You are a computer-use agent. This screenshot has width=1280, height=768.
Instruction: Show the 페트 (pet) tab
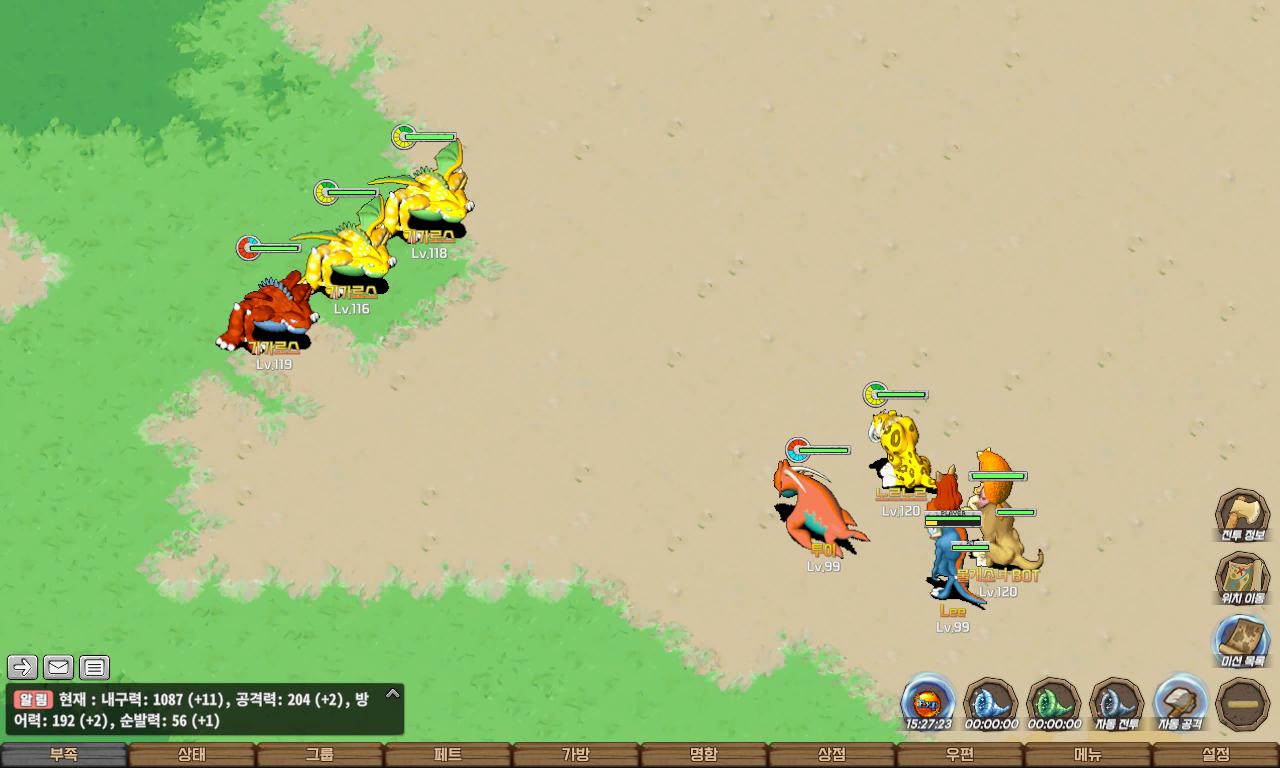(x=448, y=755)
